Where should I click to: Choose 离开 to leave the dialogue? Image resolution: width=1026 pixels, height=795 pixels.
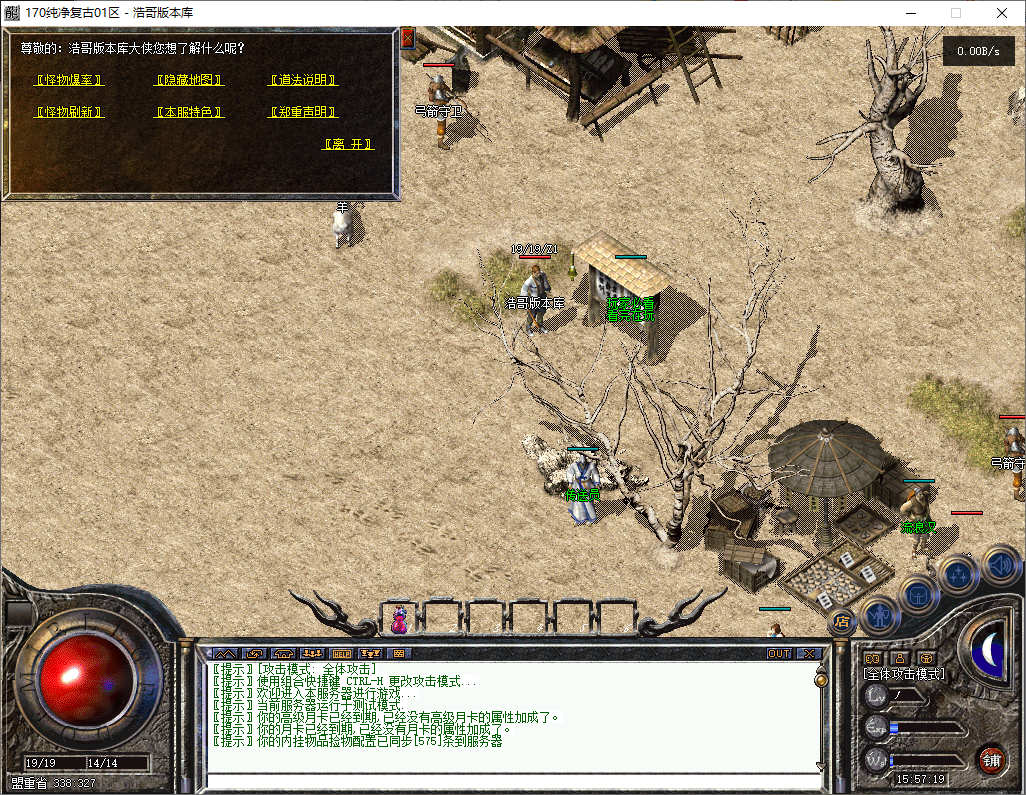pos(348,144)
